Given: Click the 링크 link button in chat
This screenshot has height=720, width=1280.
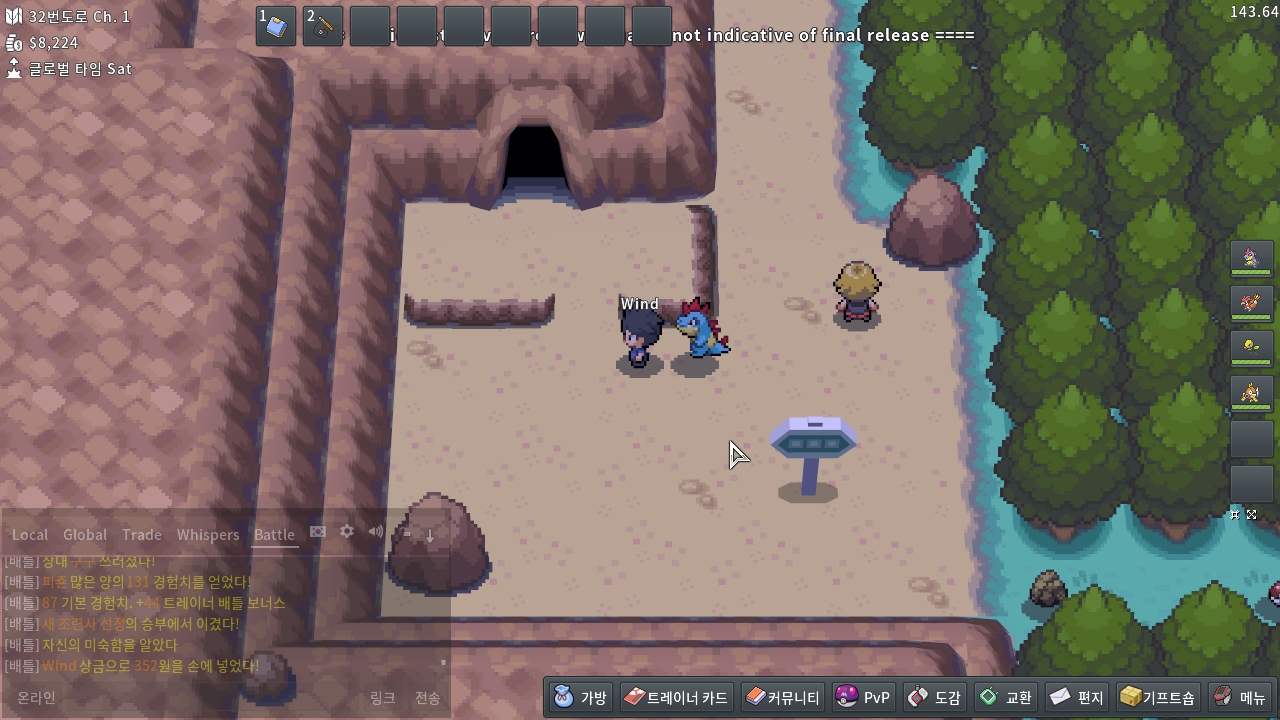Looking at the screenshot, I should [x=383, y=698].
